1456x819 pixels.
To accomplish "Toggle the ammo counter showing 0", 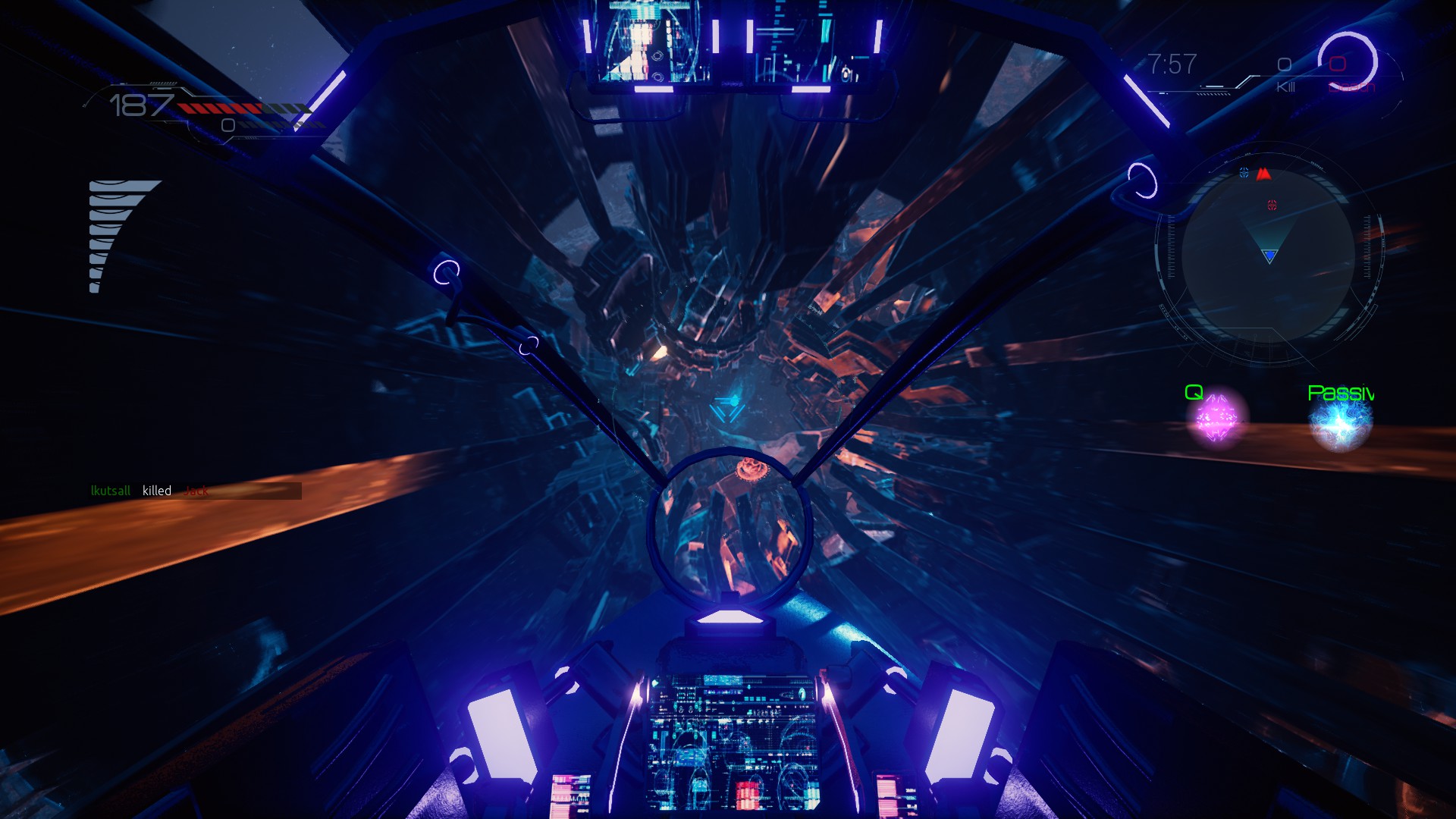I will pos(227,124).
